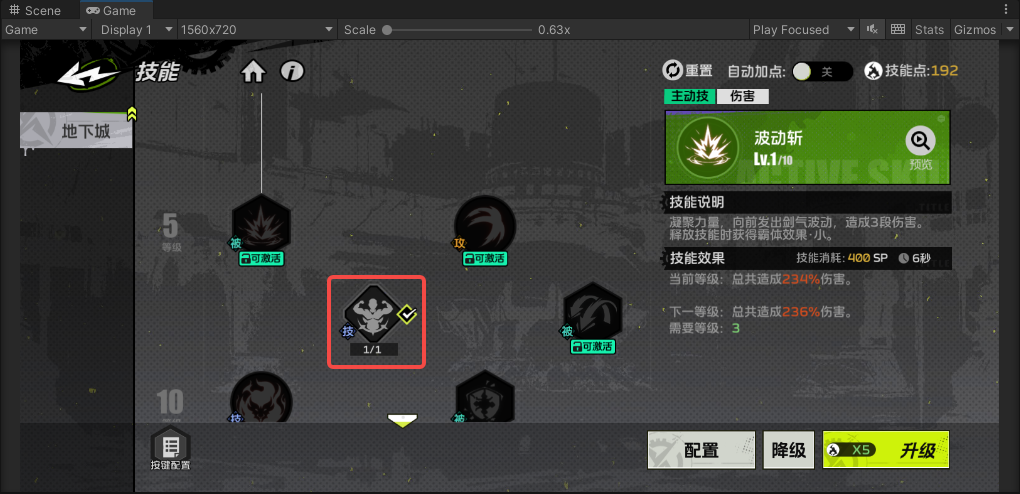Go home via the house icon
This screenshot has height=494, width=1020.
tap(253, 71)
